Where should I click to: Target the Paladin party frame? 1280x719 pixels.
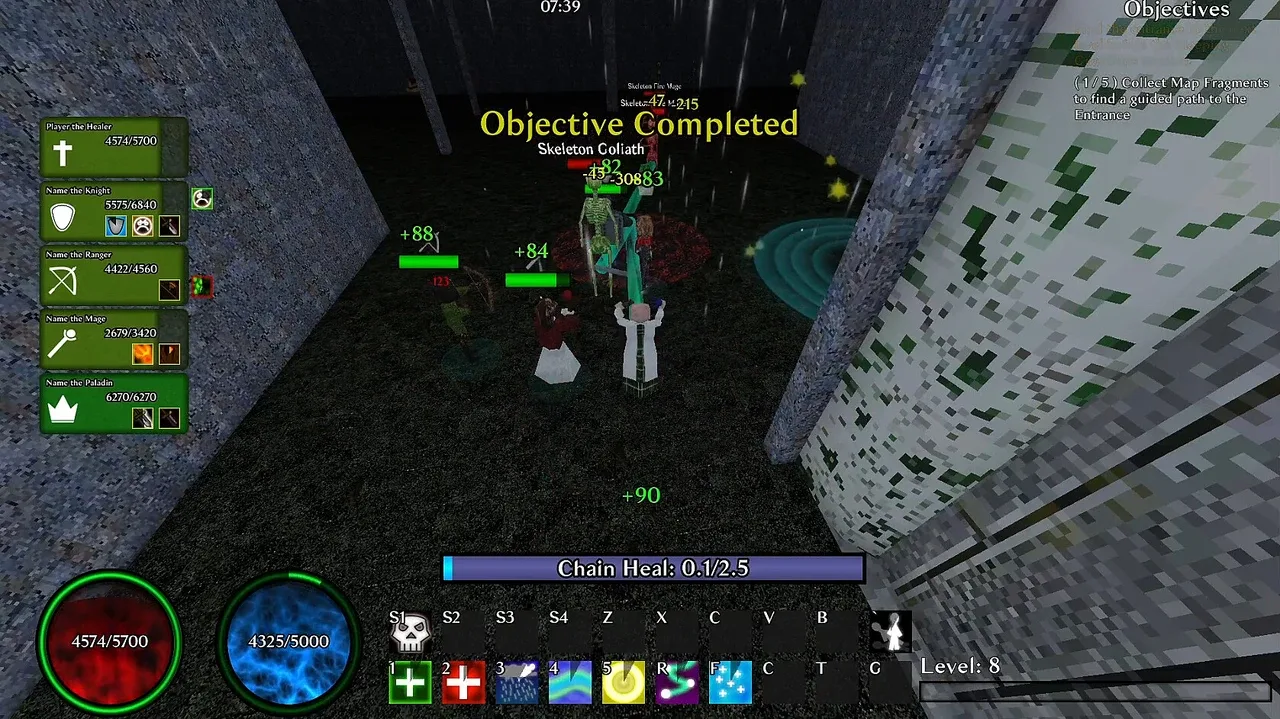(x=114, y=403)
